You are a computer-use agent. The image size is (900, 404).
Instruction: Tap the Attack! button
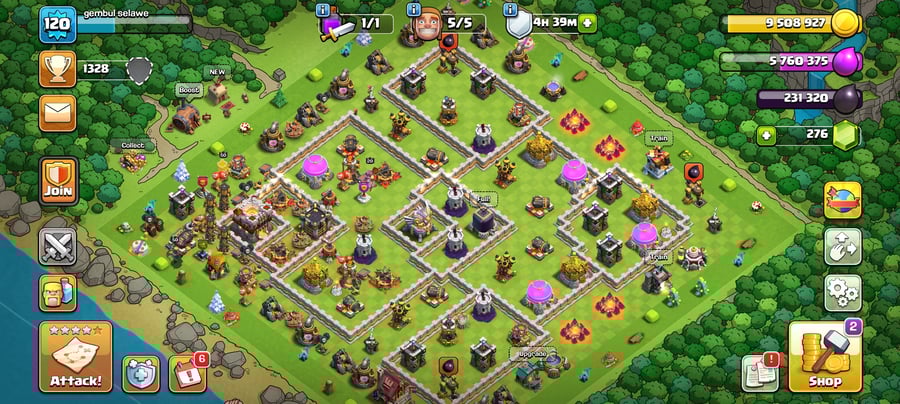pyautogui.click(x=75, y=357)
